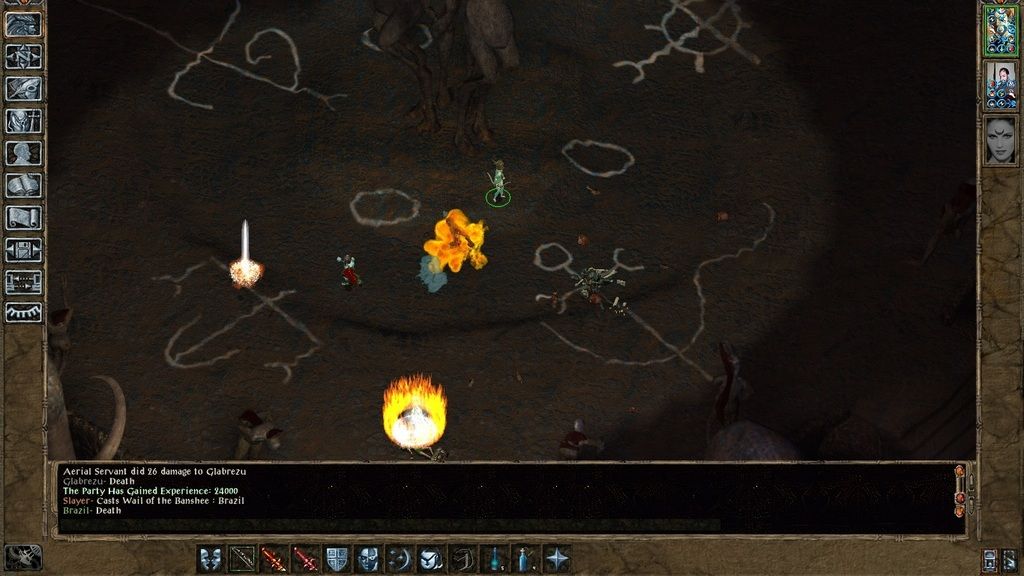1024x576 pixels.
Task: Open the inventory screen with the armor icon
Action: pos(24,121)
